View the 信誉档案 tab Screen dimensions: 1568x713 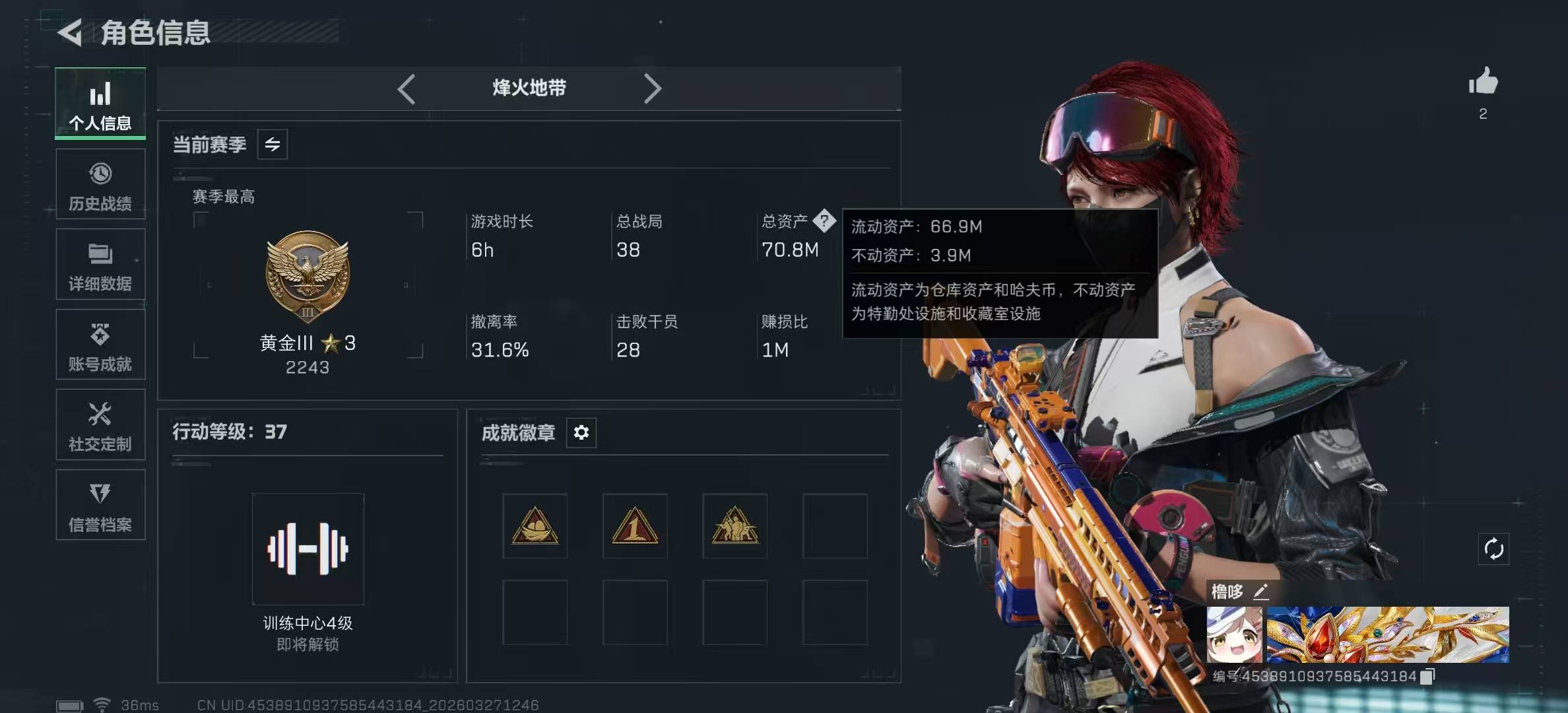tap(100, 506)
